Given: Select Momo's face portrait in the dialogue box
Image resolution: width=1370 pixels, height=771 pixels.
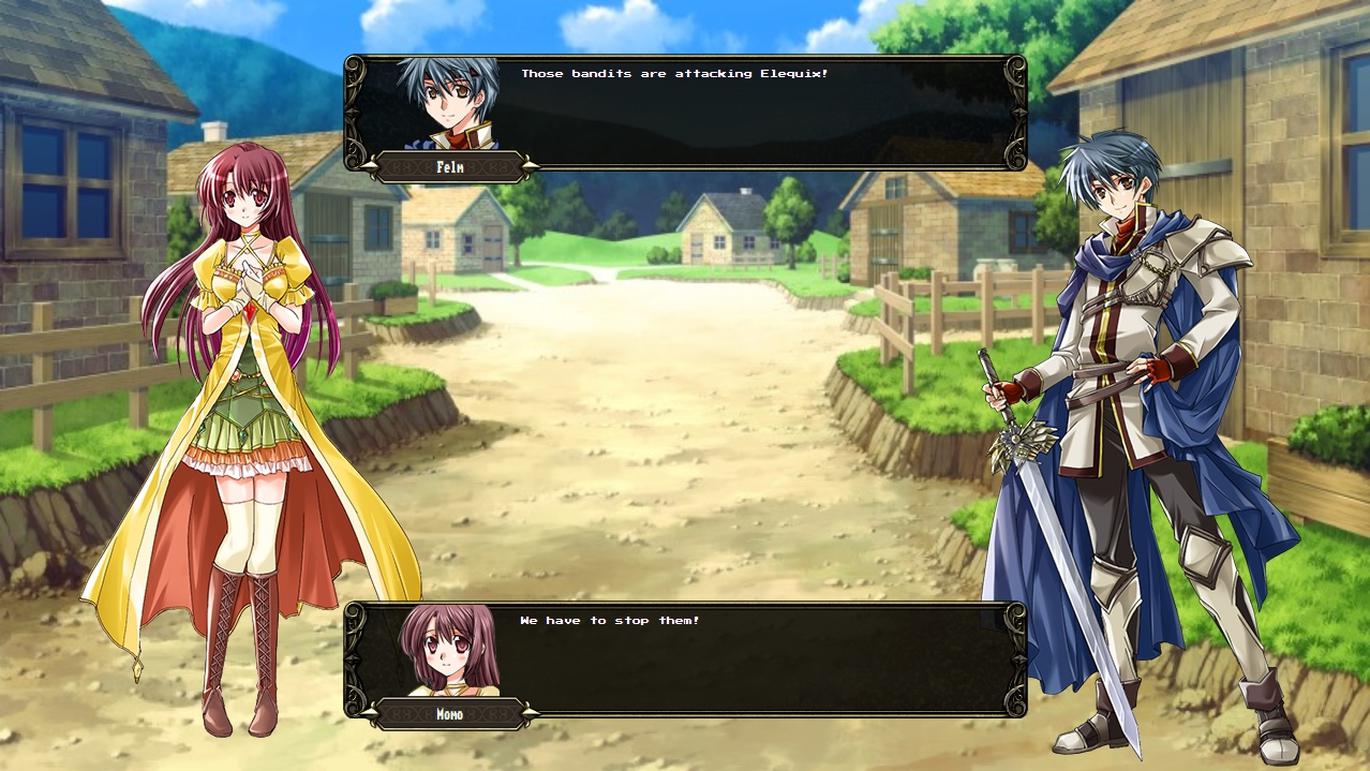Looking at the screenshot, I should [x=449, y=650].
